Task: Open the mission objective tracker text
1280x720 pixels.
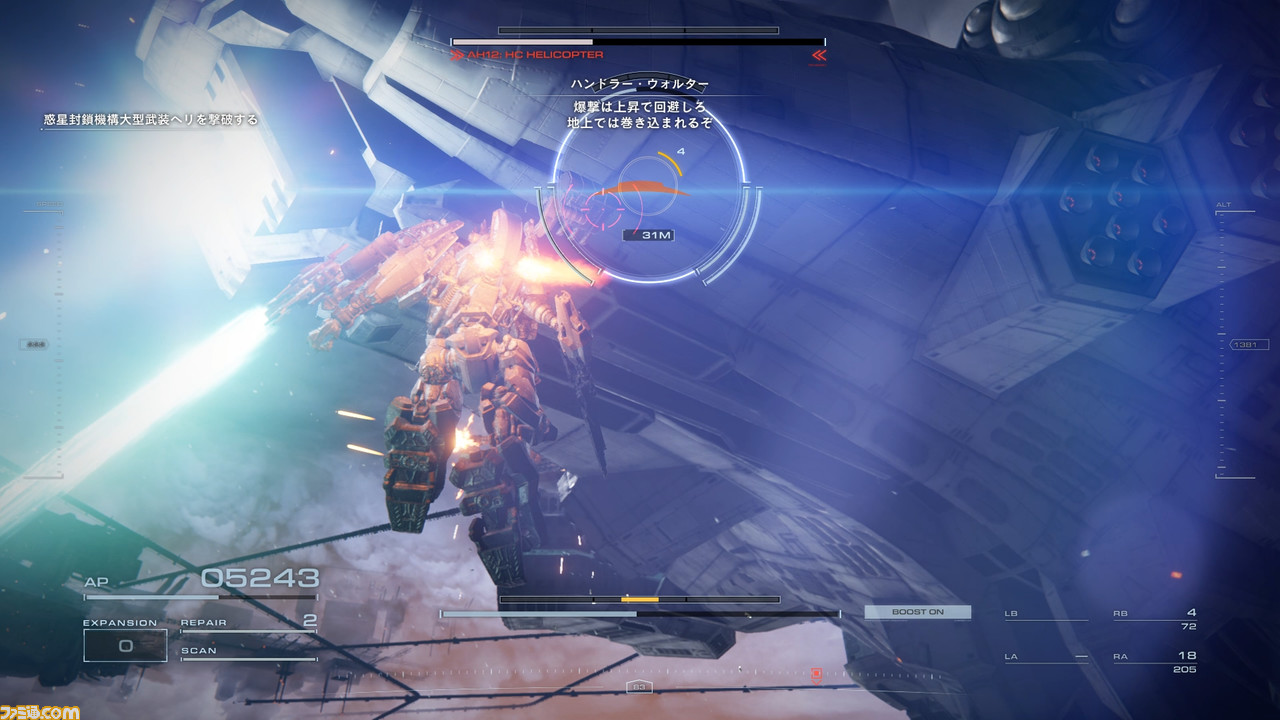Action: pyautogui.click(x=150, y=120)
